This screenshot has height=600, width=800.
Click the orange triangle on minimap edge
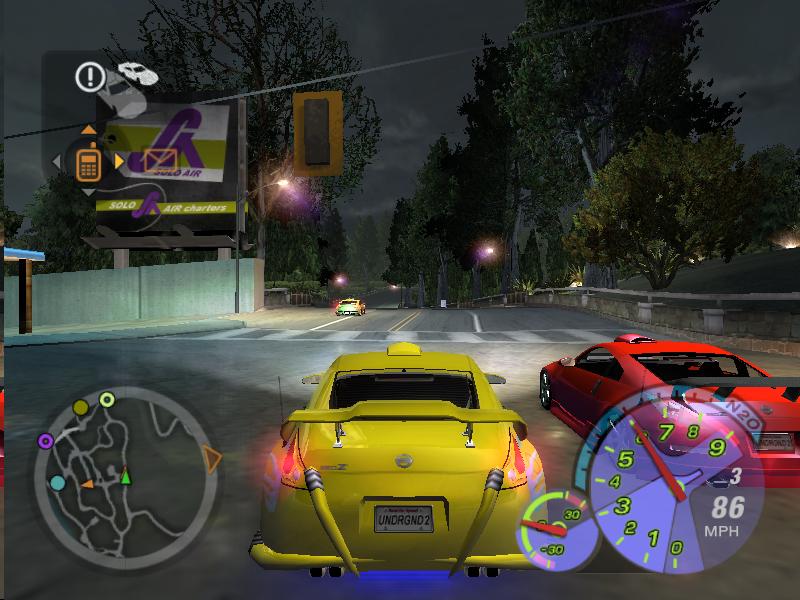[211, 459]
